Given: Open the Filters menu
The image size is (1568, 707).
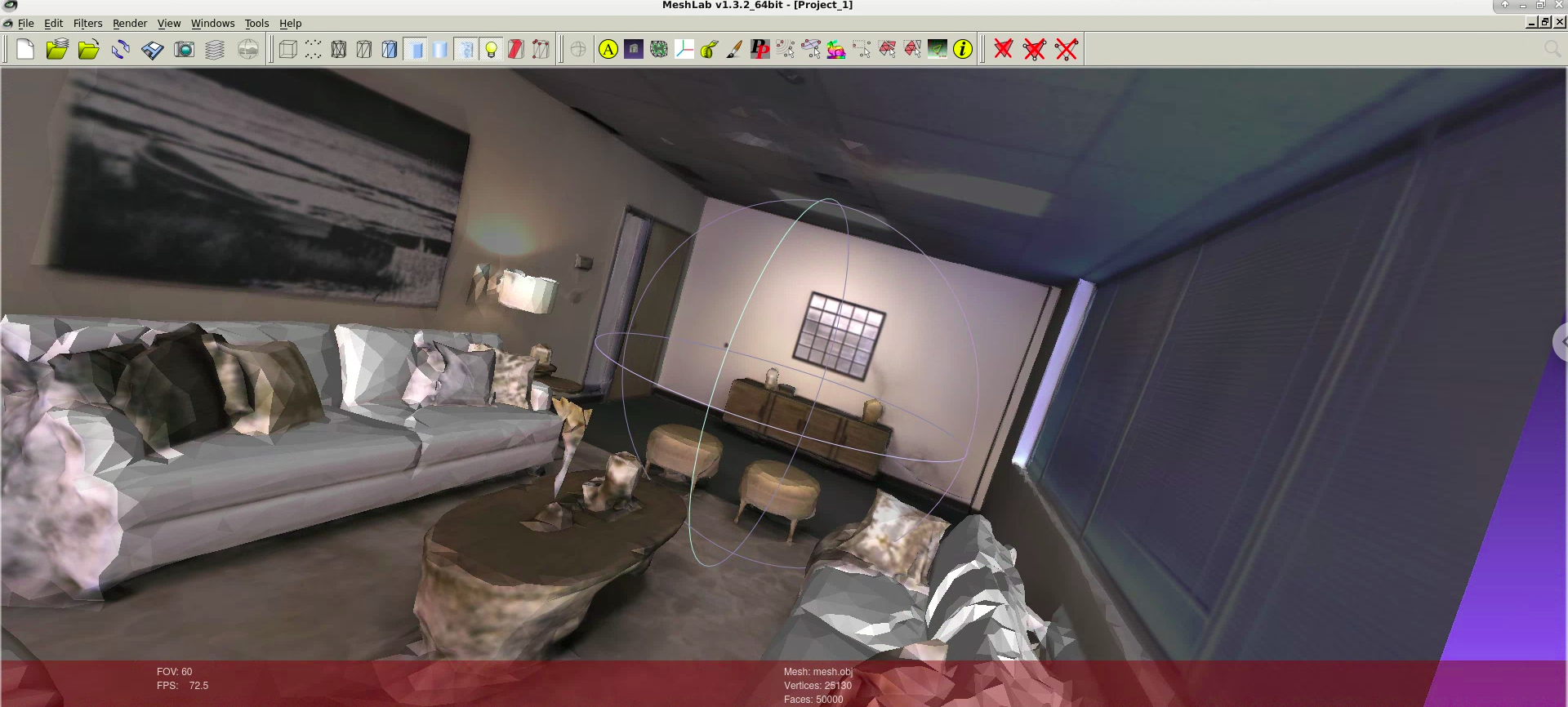Looking at the screenshot, I should pos(87,23).
